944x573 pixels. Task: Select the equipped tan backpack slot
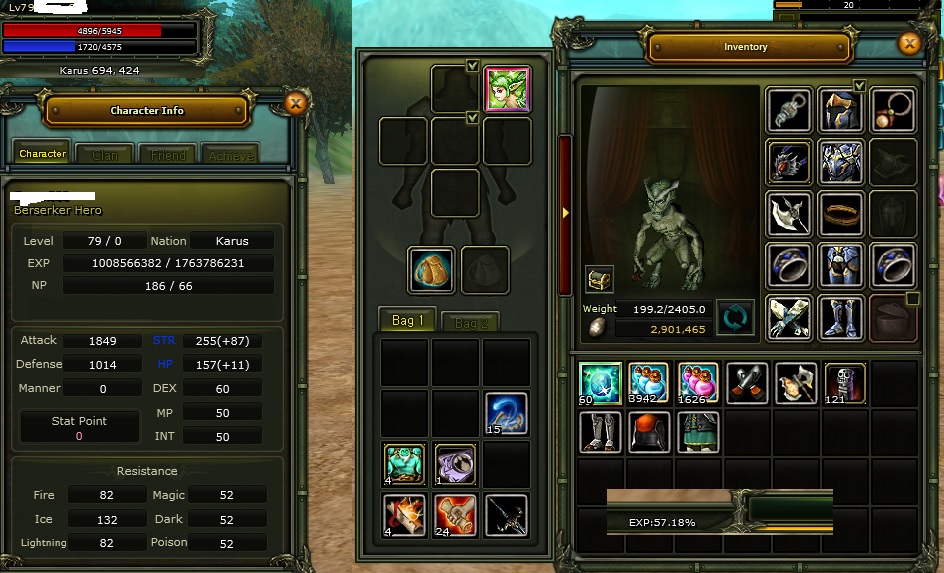432,270
